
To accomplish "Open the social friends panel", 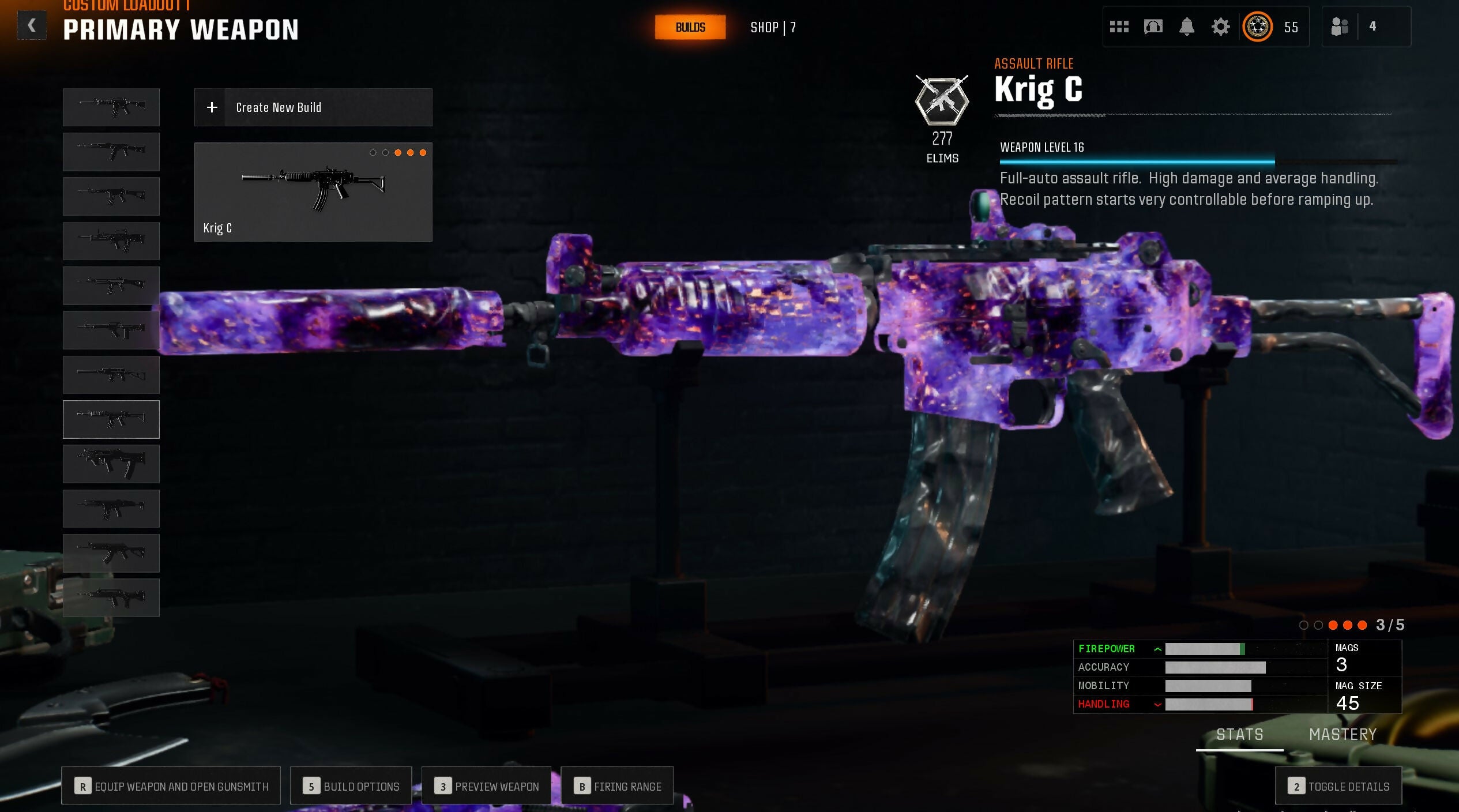I will click(1340, 27).
